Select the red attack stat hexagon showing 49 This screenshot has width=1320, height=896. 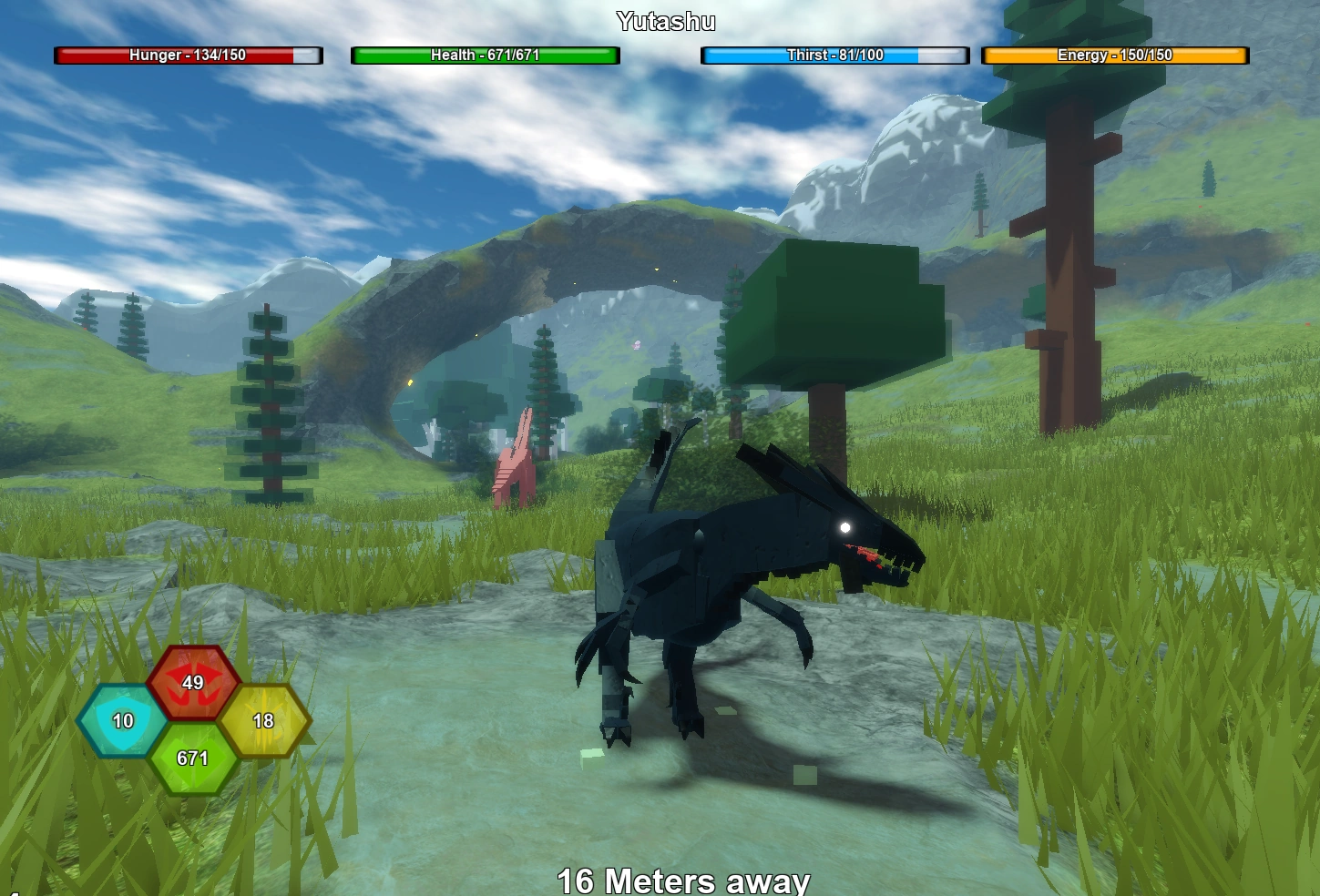(193, 684)
